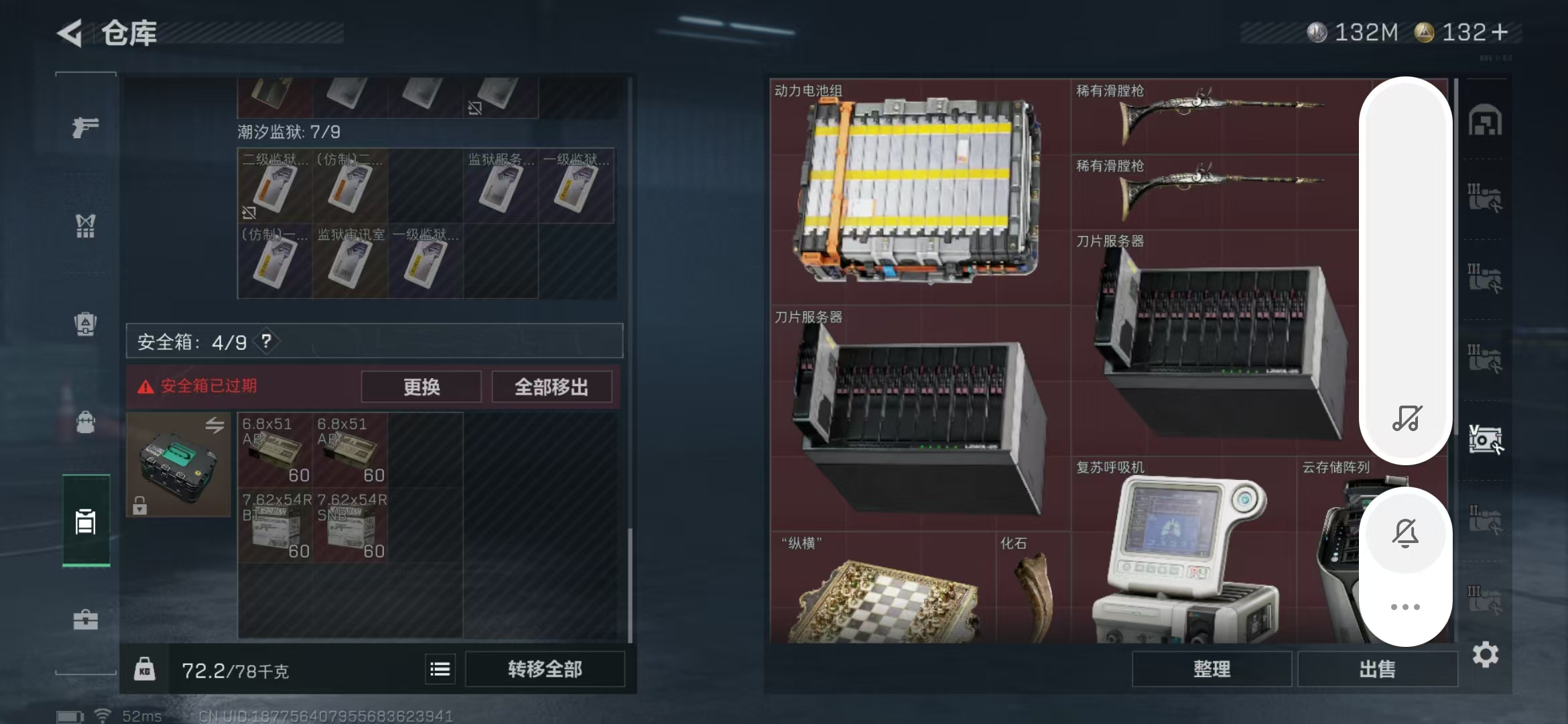Collapse the 潮汐监狱 7/9 section header

point(288,133)
